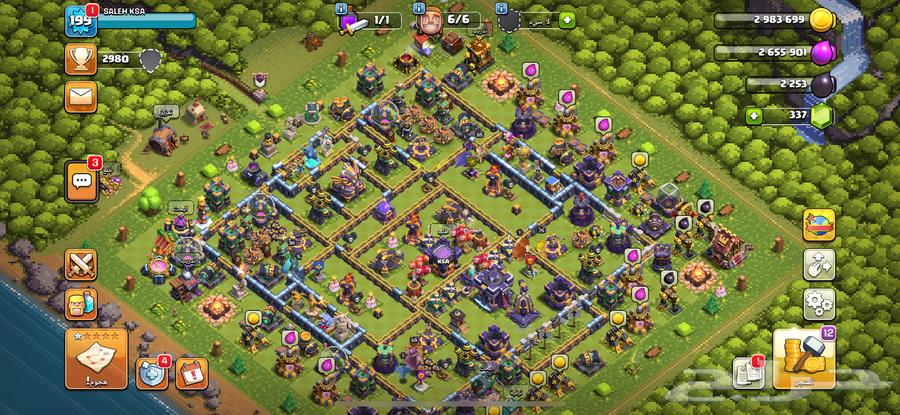This screenshot has width=900, height=415.
Task: Add a shield with the top plus
Action: pyautogui.click(x=568, y=20)
